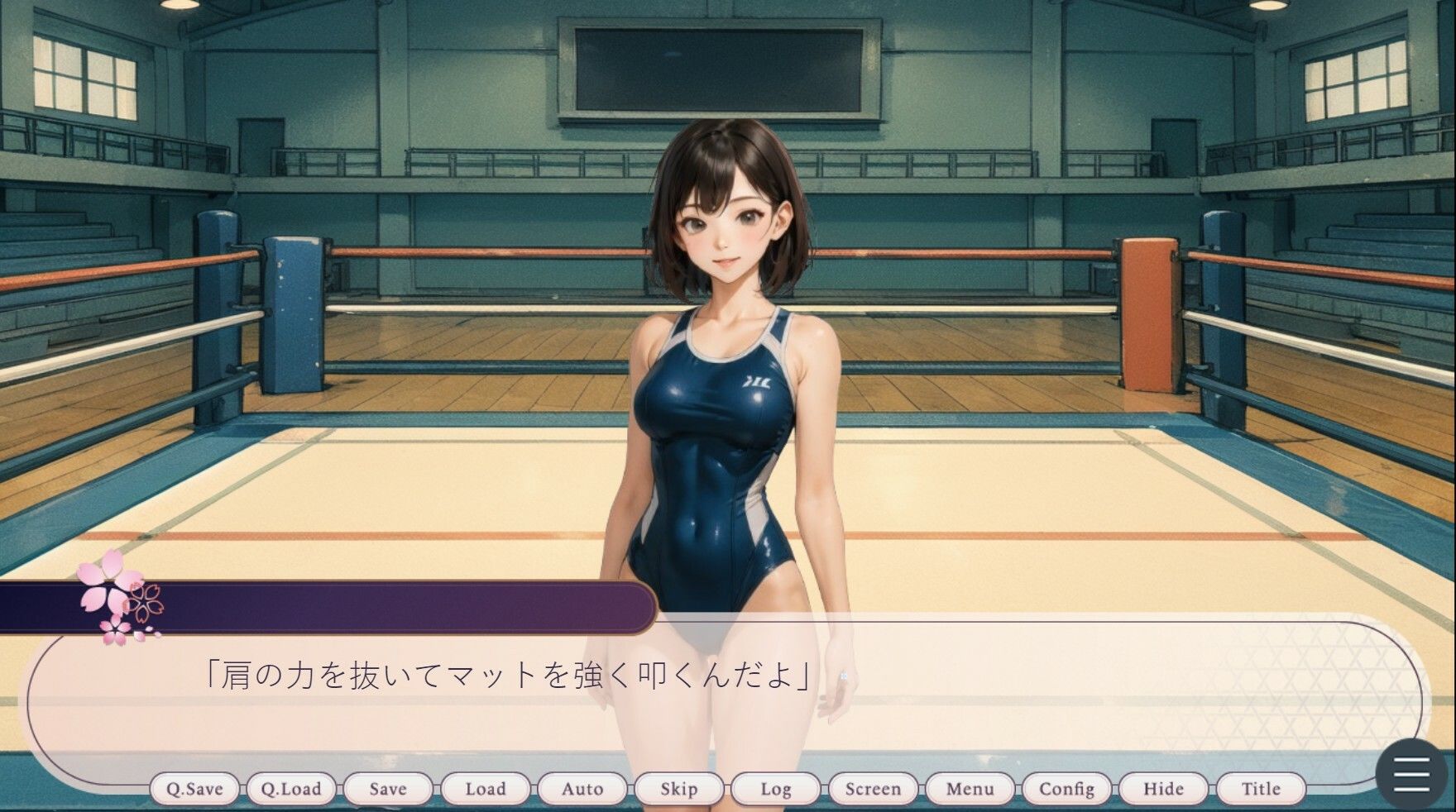Screen dimensions: 1456x812
Task: Enable Auto read mode
Action: (582, 789)
